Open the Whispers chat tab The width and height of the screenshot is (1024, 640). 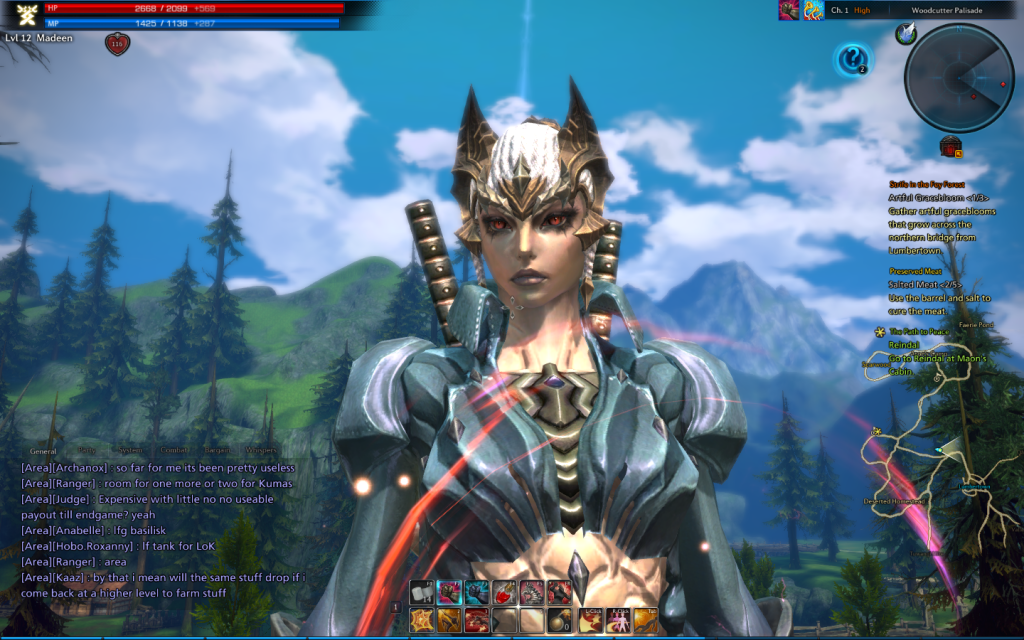(x=260, y=451)
